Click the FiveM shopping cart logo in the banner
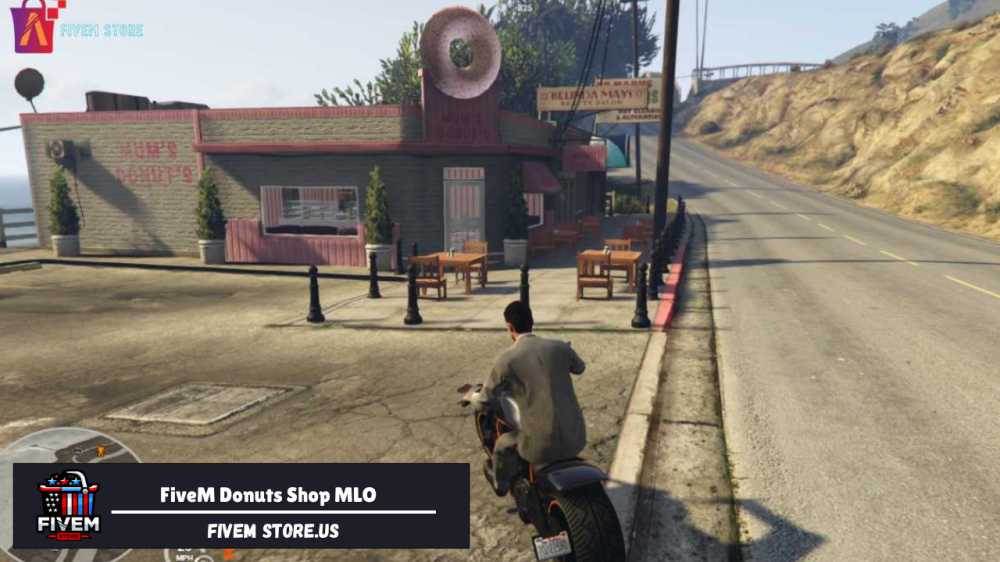 point(68,505)
